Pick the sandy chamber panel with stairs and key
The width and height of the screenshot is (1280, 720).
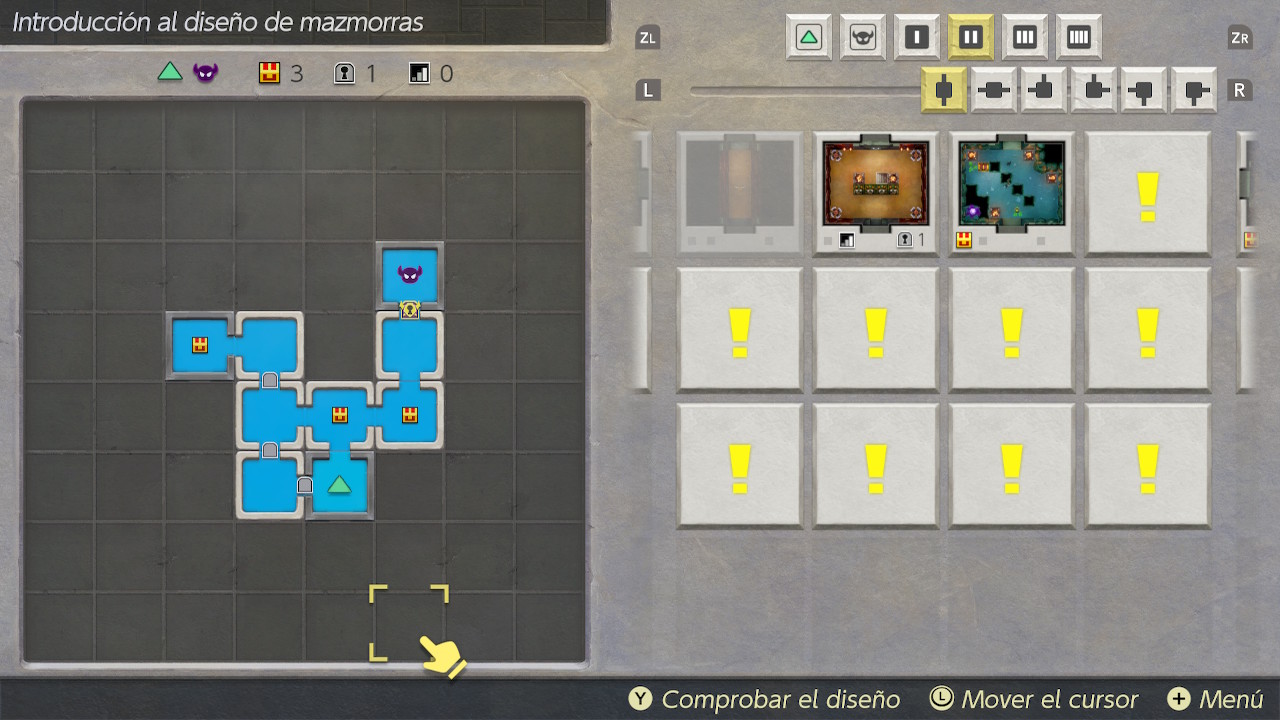(x=876, y=192)
